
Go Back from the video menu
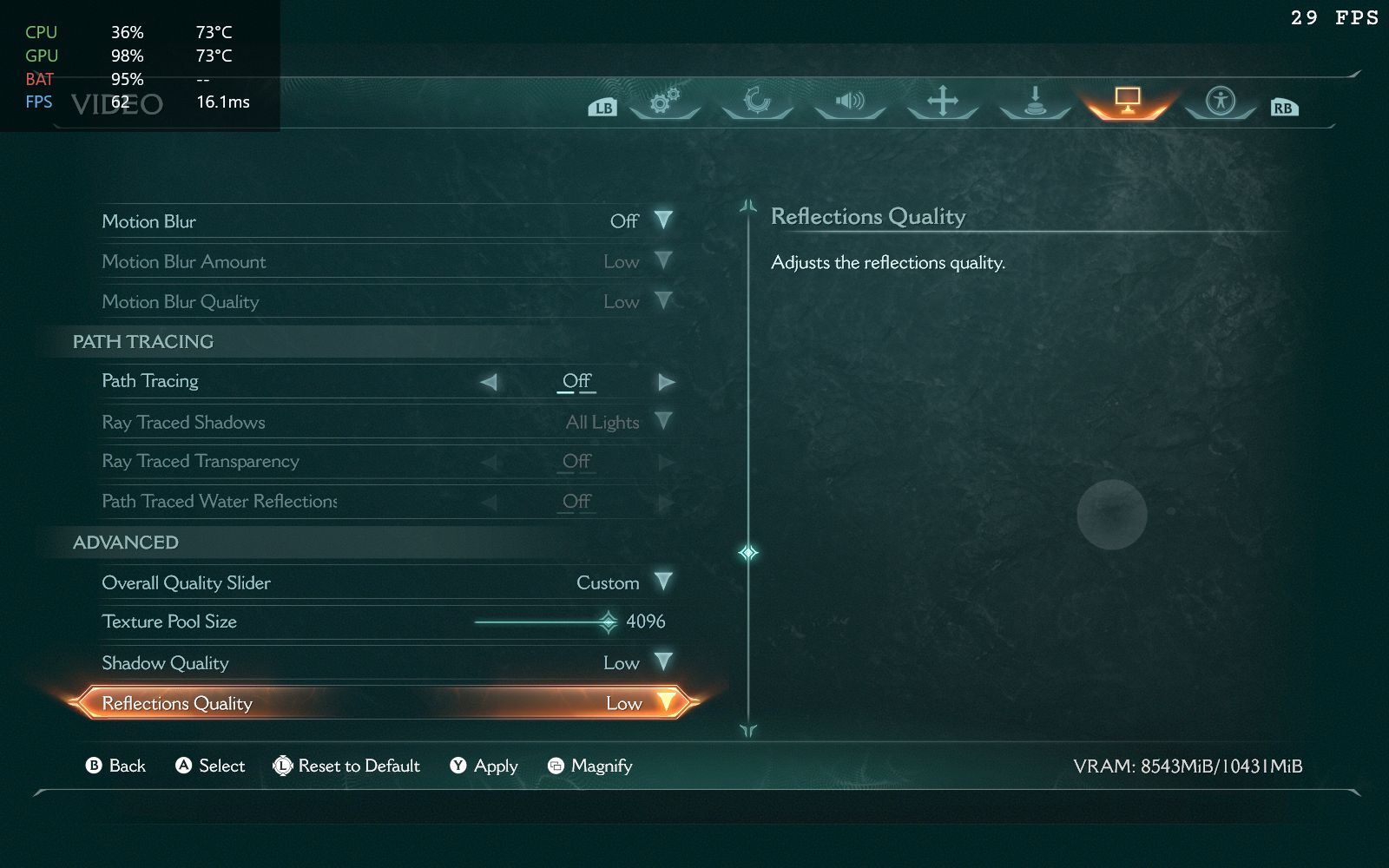click(x=115, y=766)
